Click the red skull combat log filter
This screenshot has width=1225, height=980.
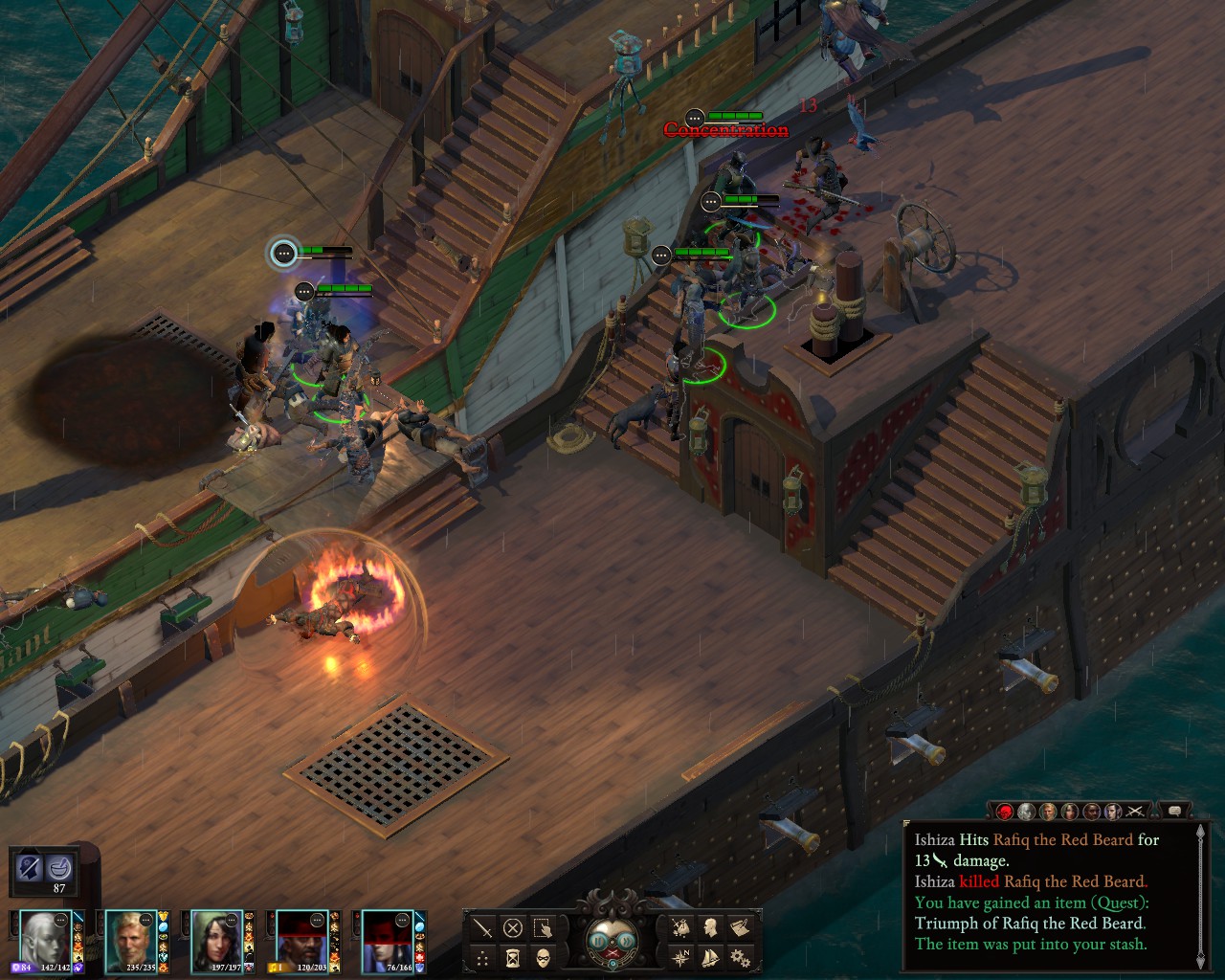(1005, 812)
